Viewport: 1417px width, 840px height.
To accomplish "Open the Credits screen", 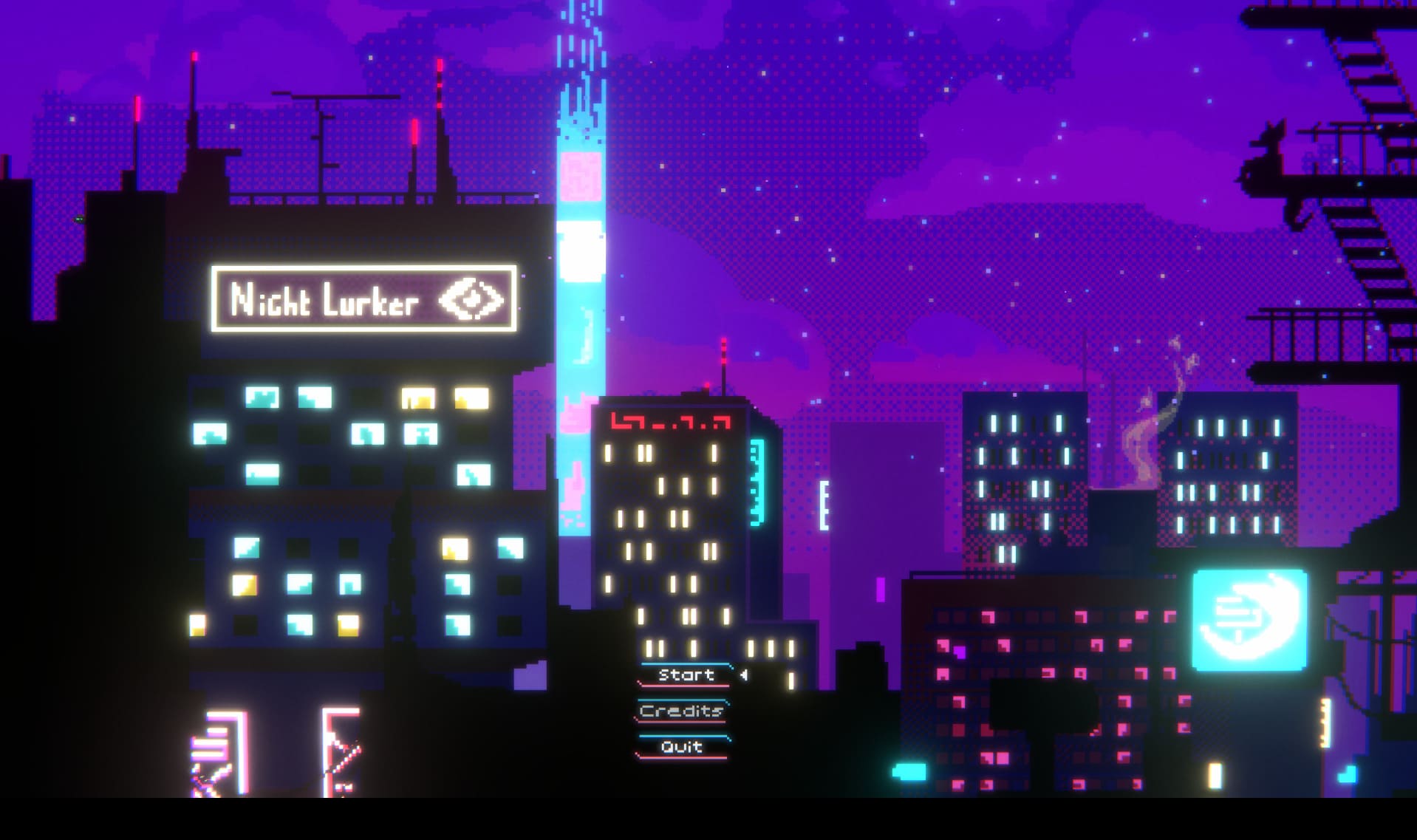I will [681, 711].
